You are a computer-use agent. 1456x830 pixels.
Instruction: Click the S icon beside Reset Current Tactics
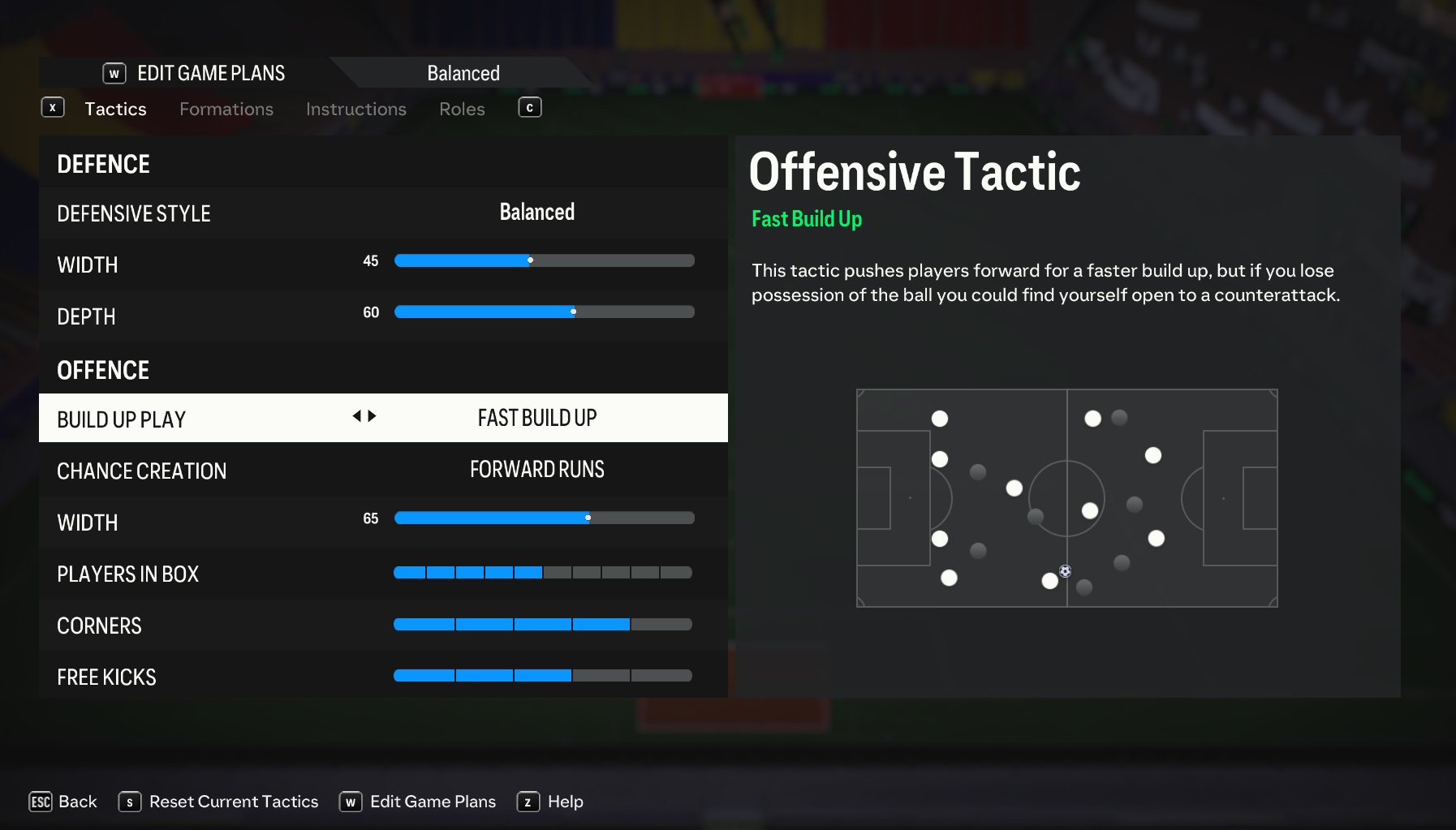click(128, 801)
